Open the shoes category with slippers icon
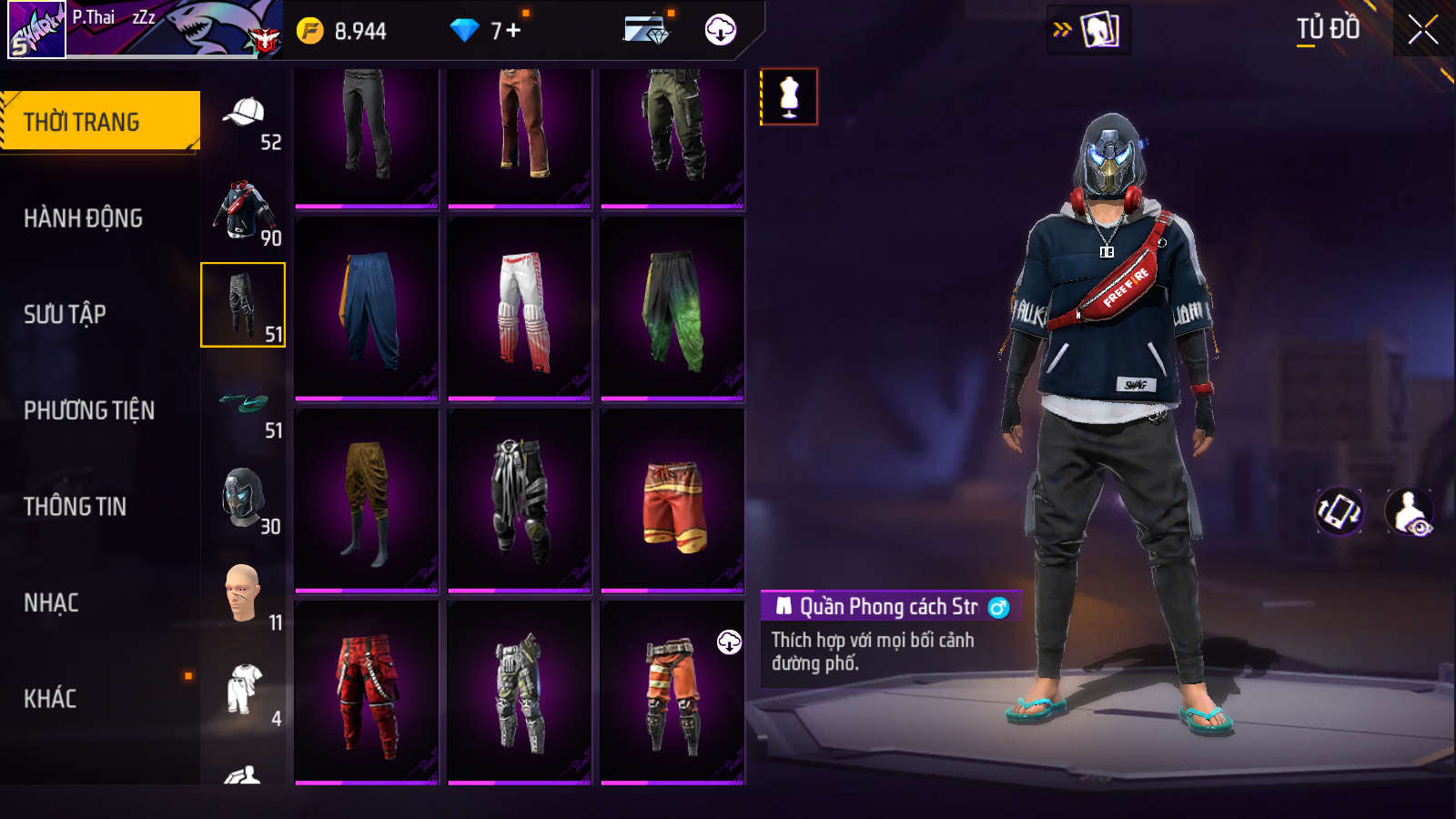This screenshot has width=1456, height=819. click(244, 405)
